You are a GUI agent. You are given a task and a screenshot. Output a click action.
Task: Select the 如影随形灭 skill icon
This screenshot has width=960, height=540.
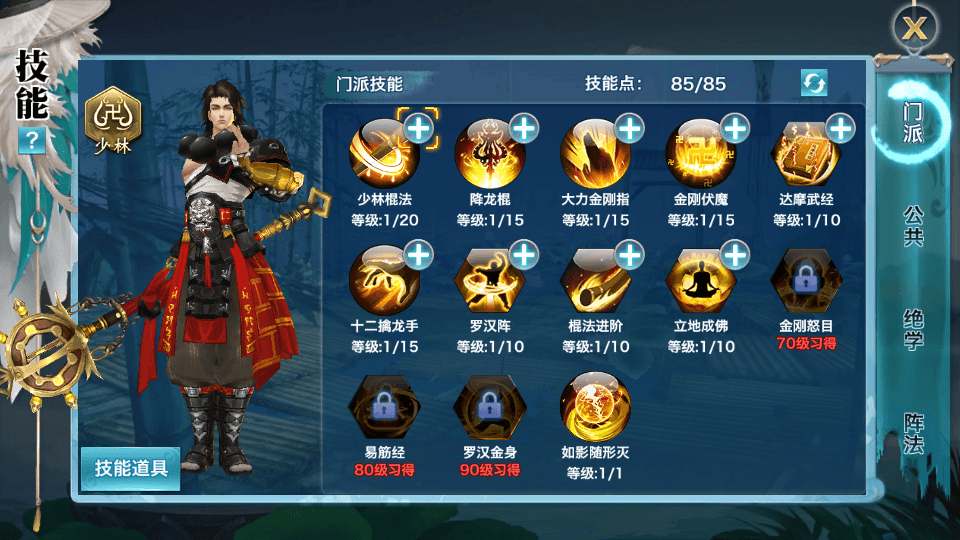pos(595,406)
